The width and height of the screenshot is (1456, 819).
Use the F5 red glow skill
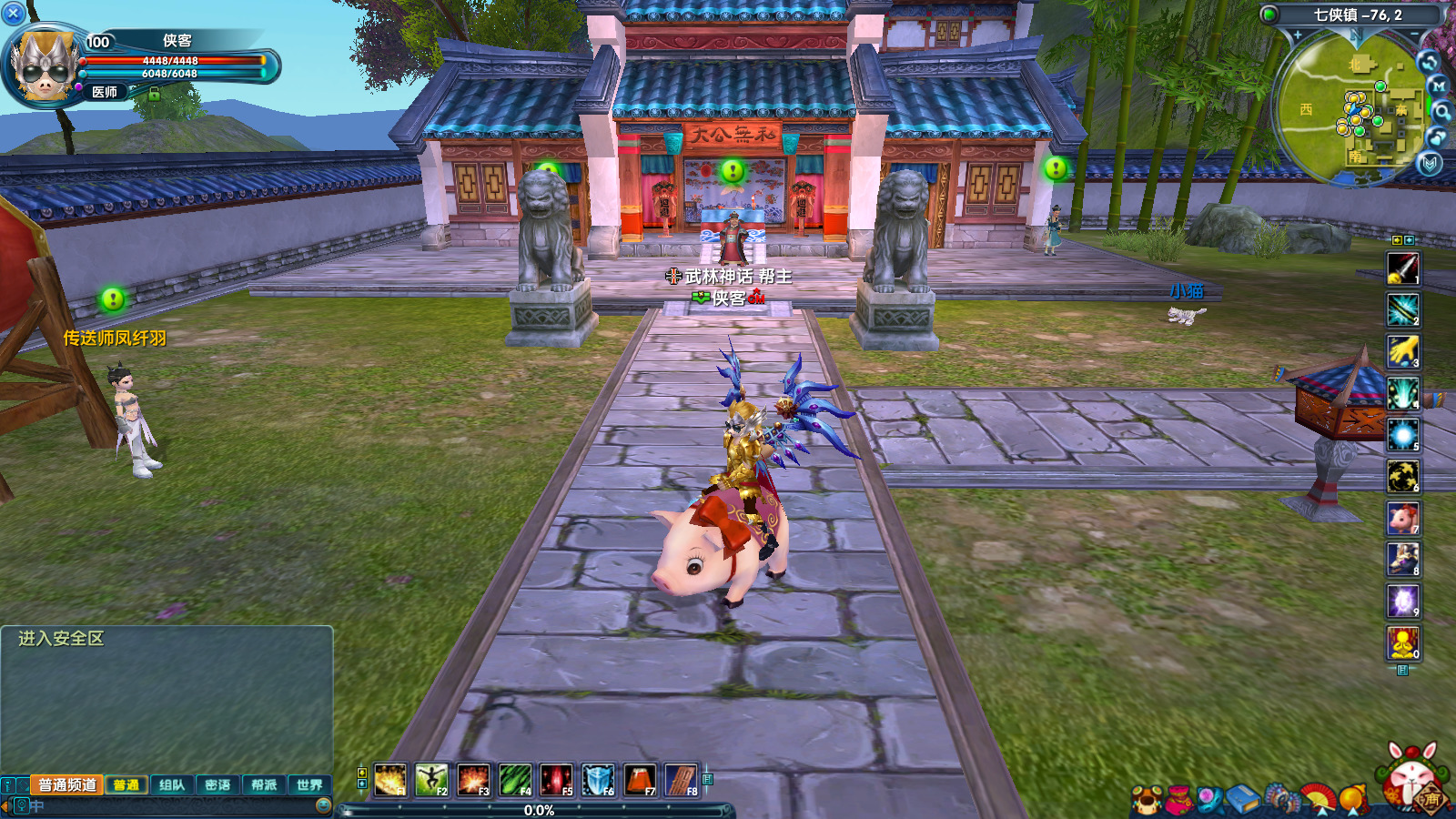pyautogui.click(x=556, y=780)
